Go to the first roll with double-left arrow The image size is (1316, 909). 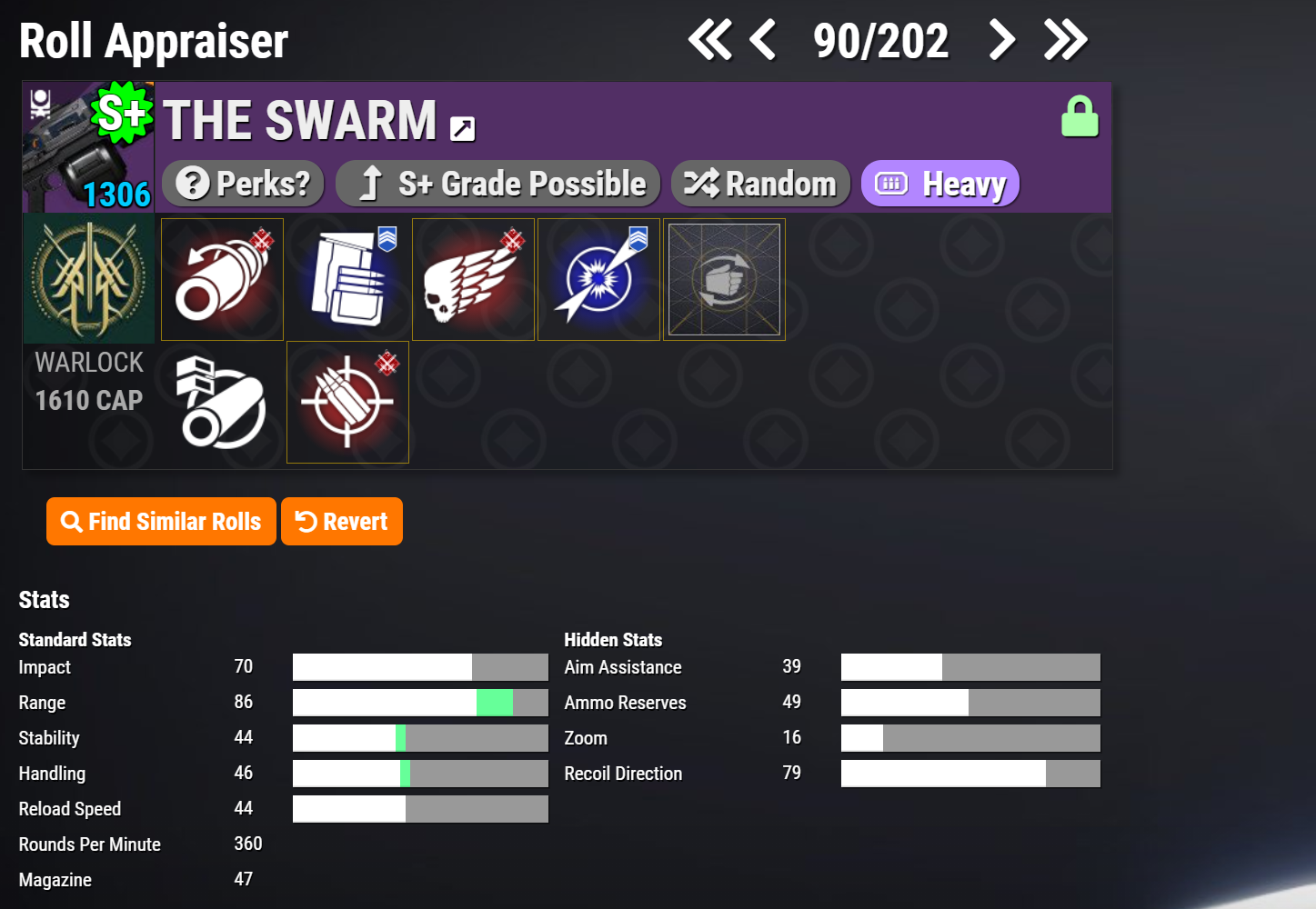pyautogui.click(x=709, y=41)
